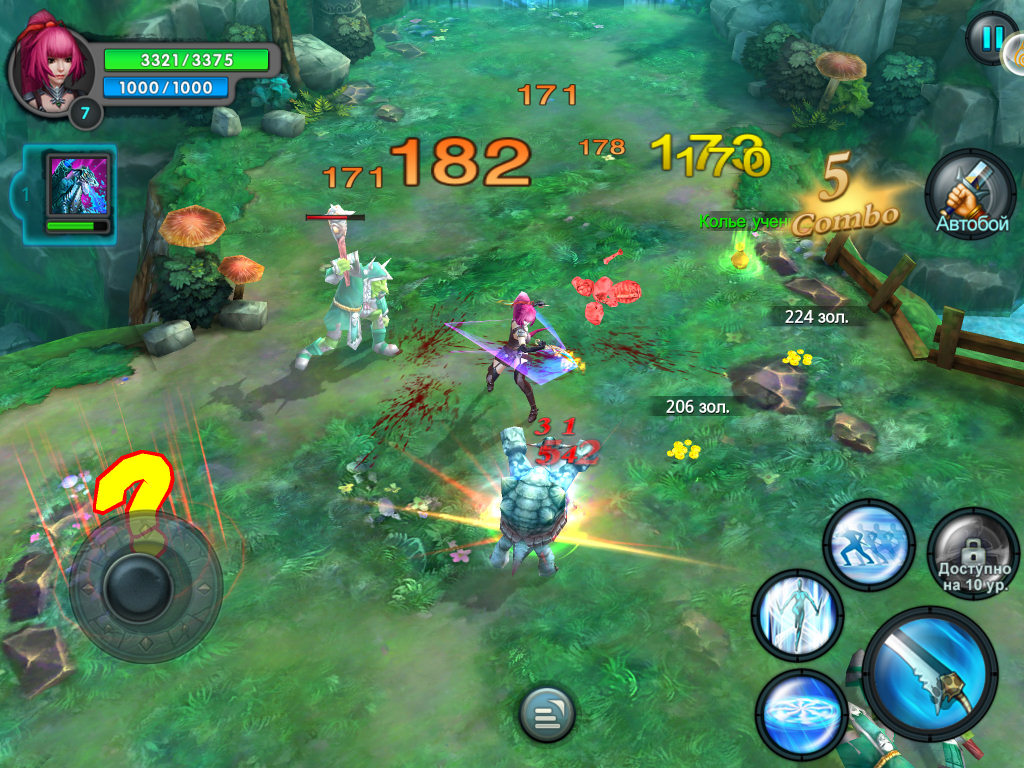Tap the heroine portrait avatar
Image resolution: width=1024 pixels, height=768 pixels.
click(49, 62)
